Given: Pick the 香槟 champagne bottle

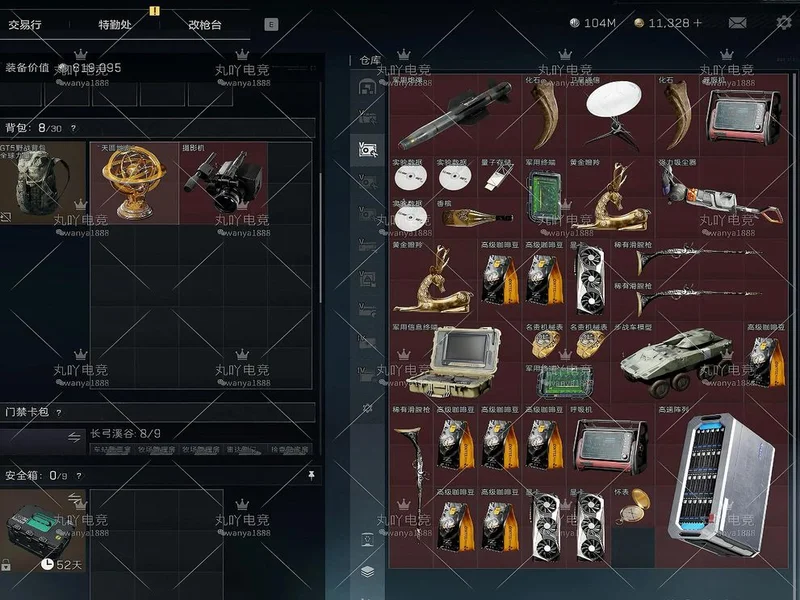Looking at the screenshot, I should pos(477,216).
